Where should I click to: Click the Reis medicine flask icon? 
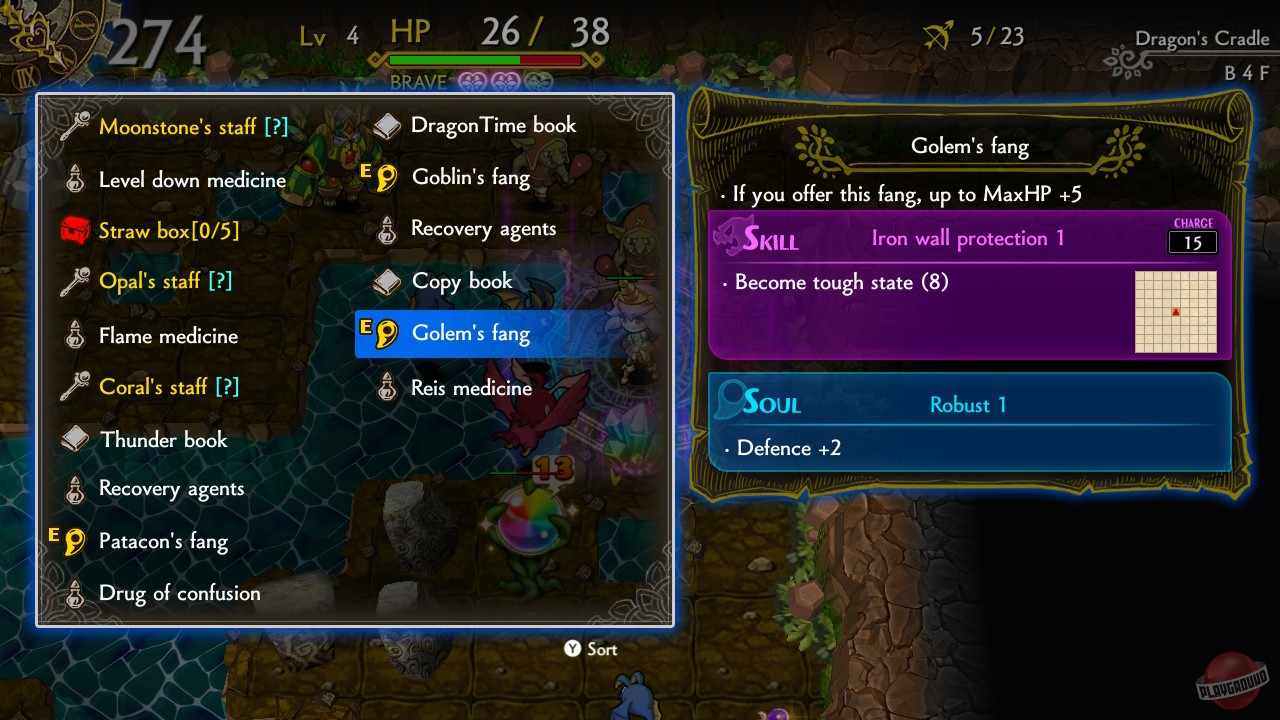[387, 388]
